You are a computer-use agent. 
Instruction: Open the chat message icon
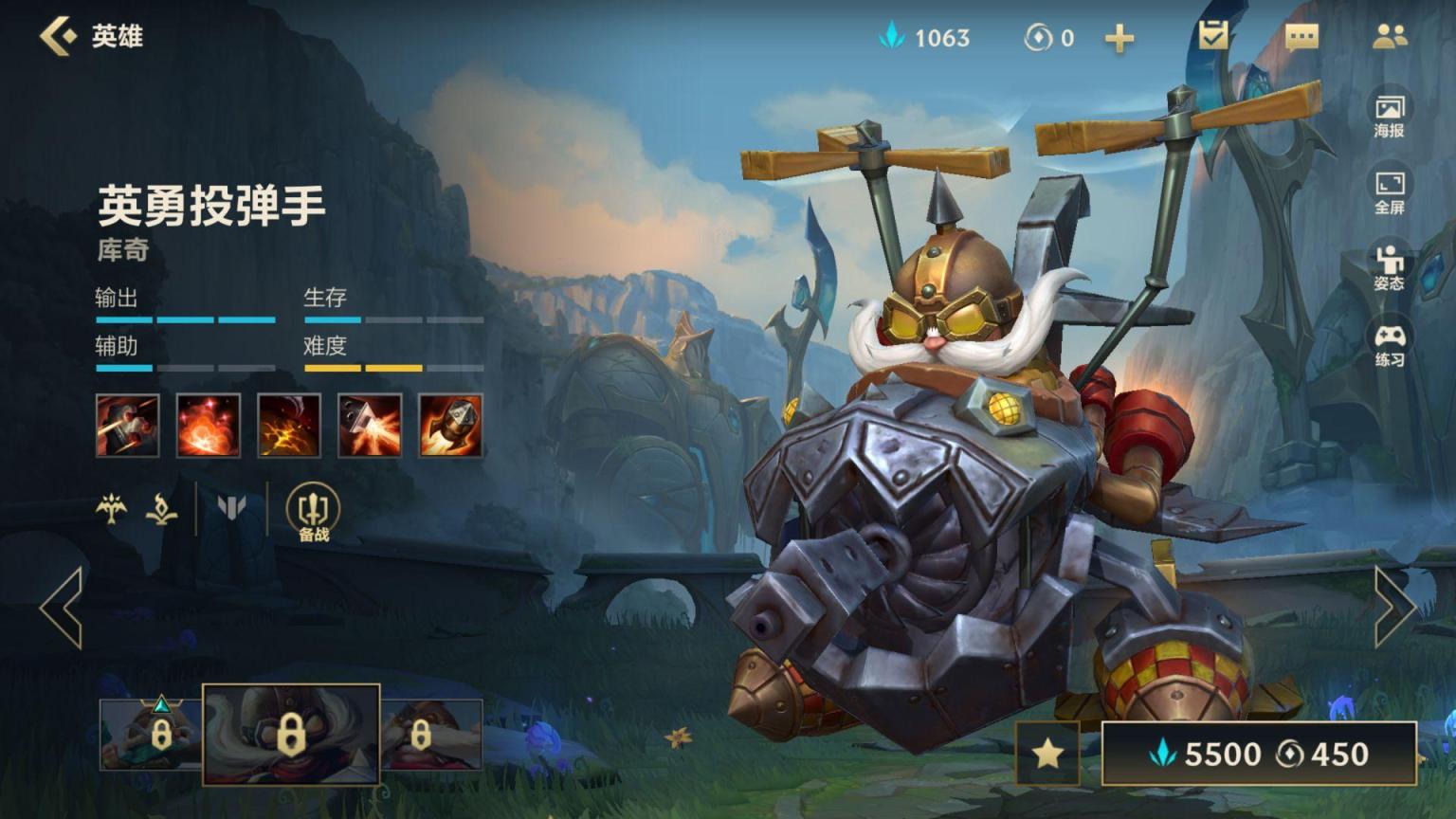click(x=1301, y=37)
